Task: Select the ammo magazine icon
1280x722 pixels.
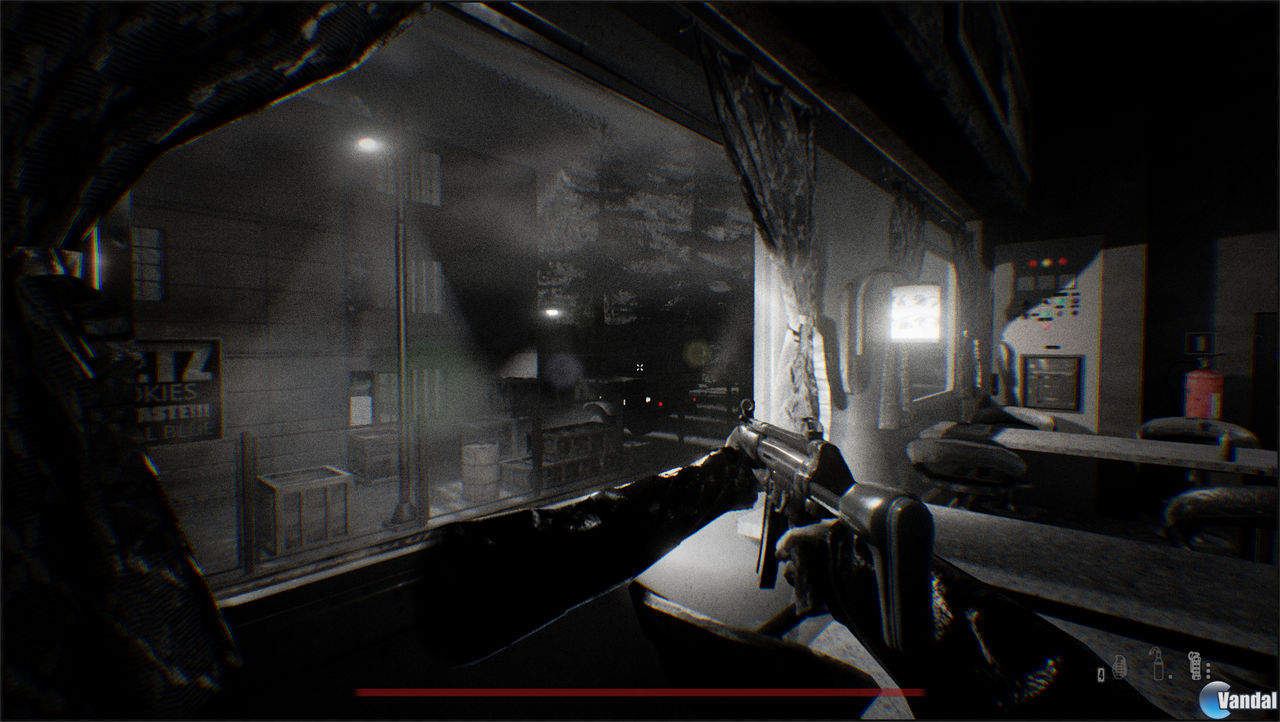Action: tap(1195, 666)
